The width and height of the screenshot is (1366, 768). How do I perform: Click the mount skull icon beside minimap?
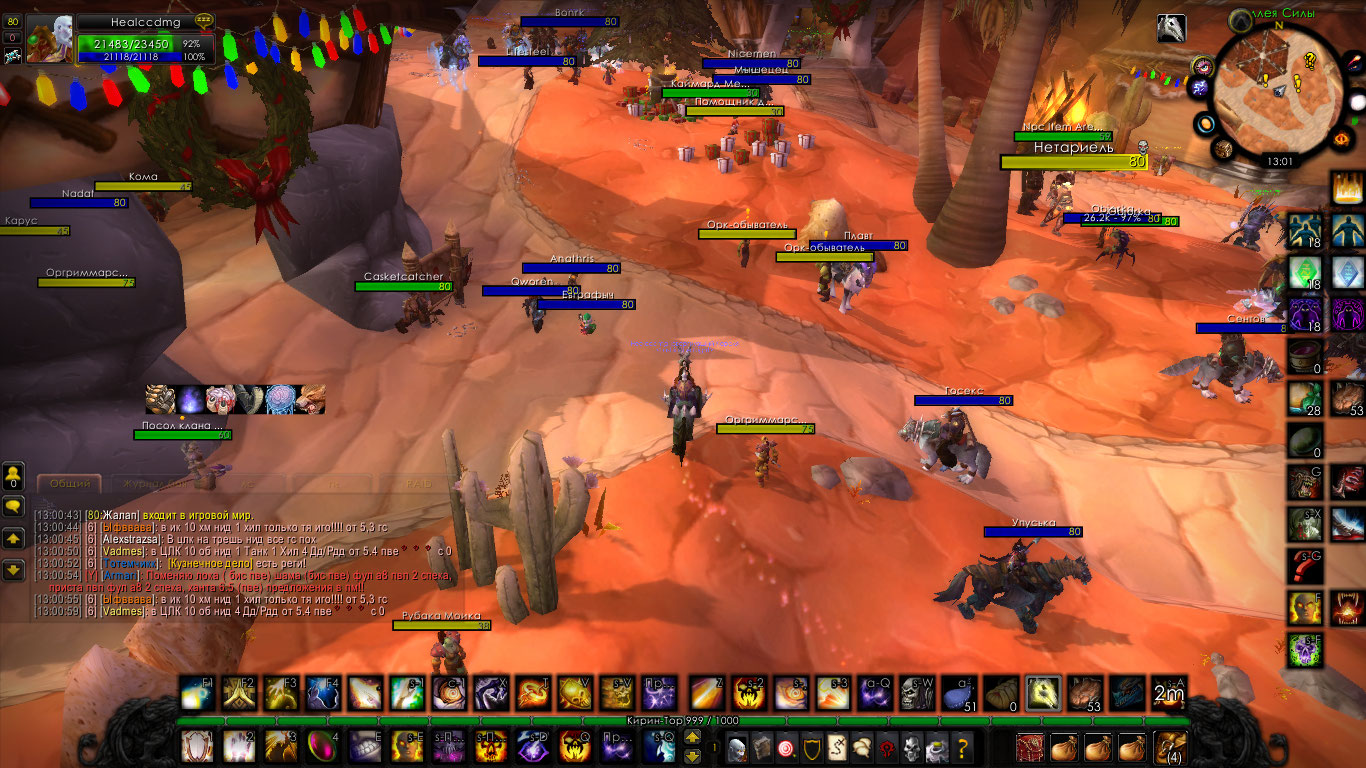click(1171, 28)
